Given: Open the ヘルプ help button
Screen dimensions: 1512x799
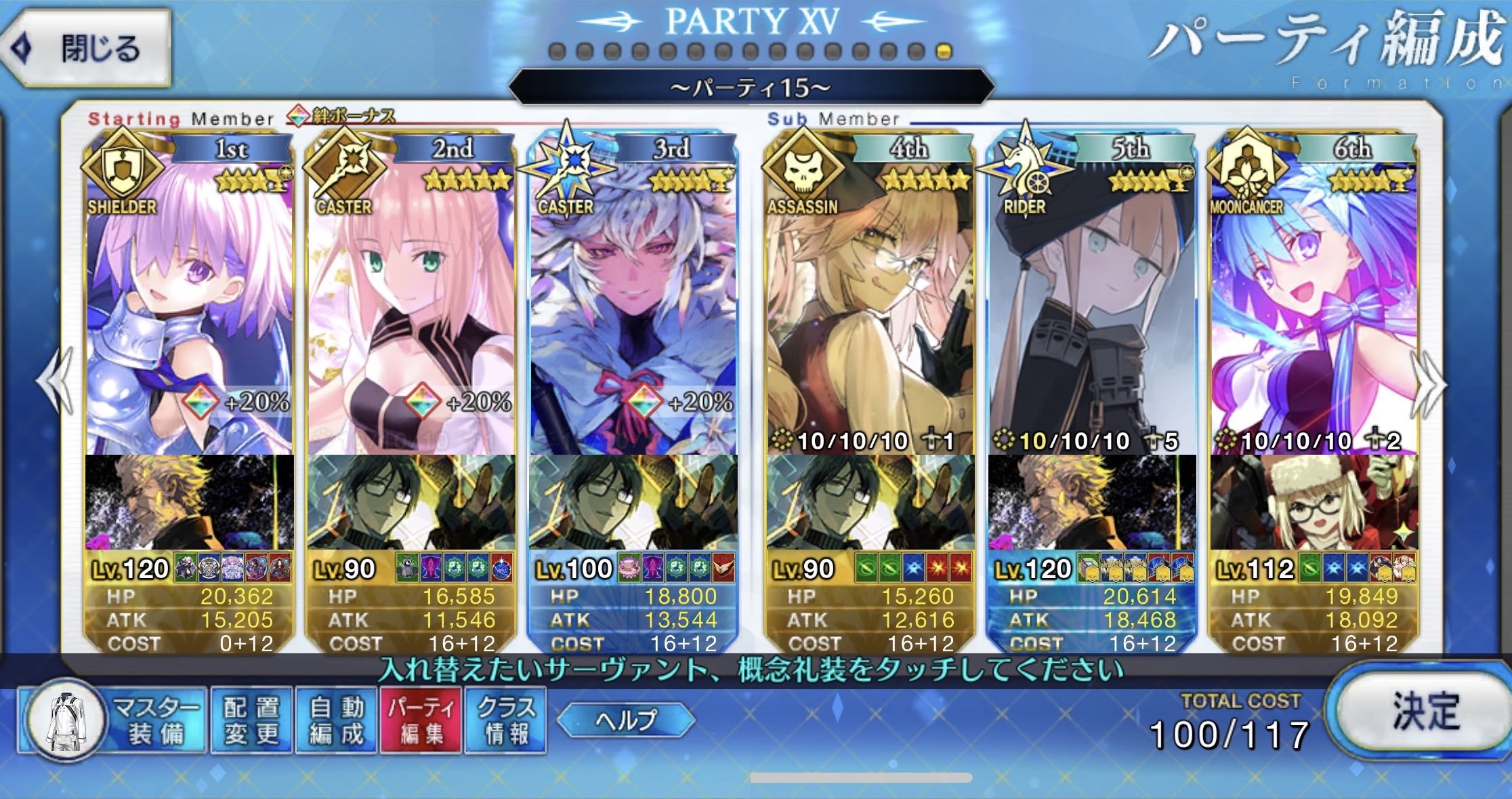Looking at the screenshot, I should point(625,719).
